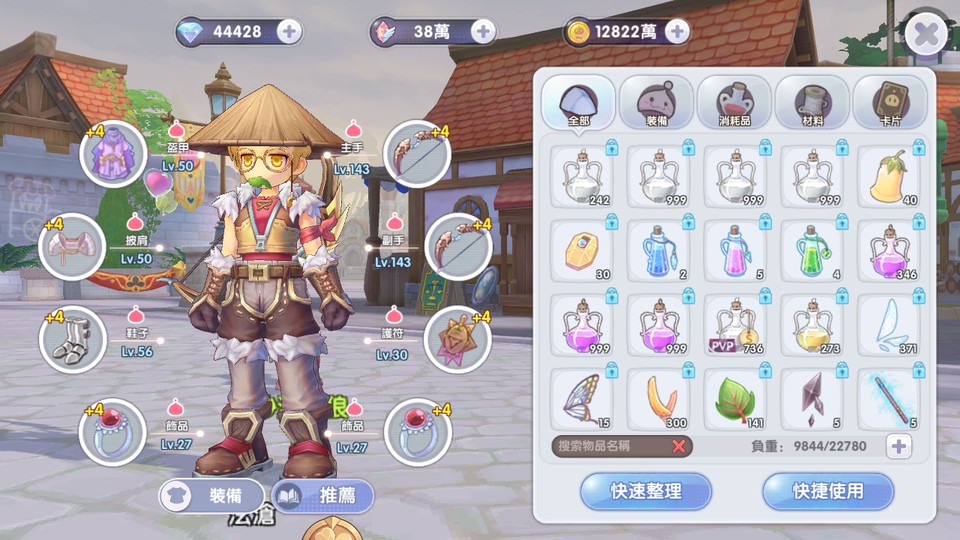The height and width of the screenshot is (540, 960).
Task: Open the 材料 inventory tab
Action: click(812, 102)
